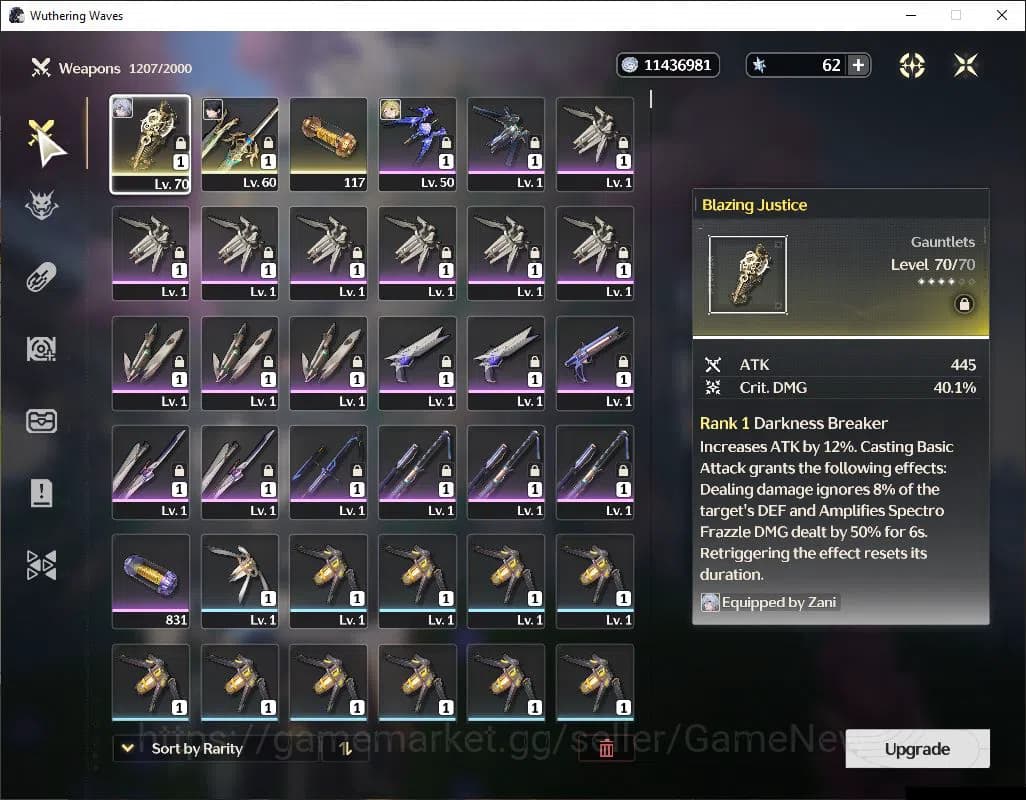1026x800 pixels.
Task: Add more Astrite with the plus button
Action: point(858,65)
